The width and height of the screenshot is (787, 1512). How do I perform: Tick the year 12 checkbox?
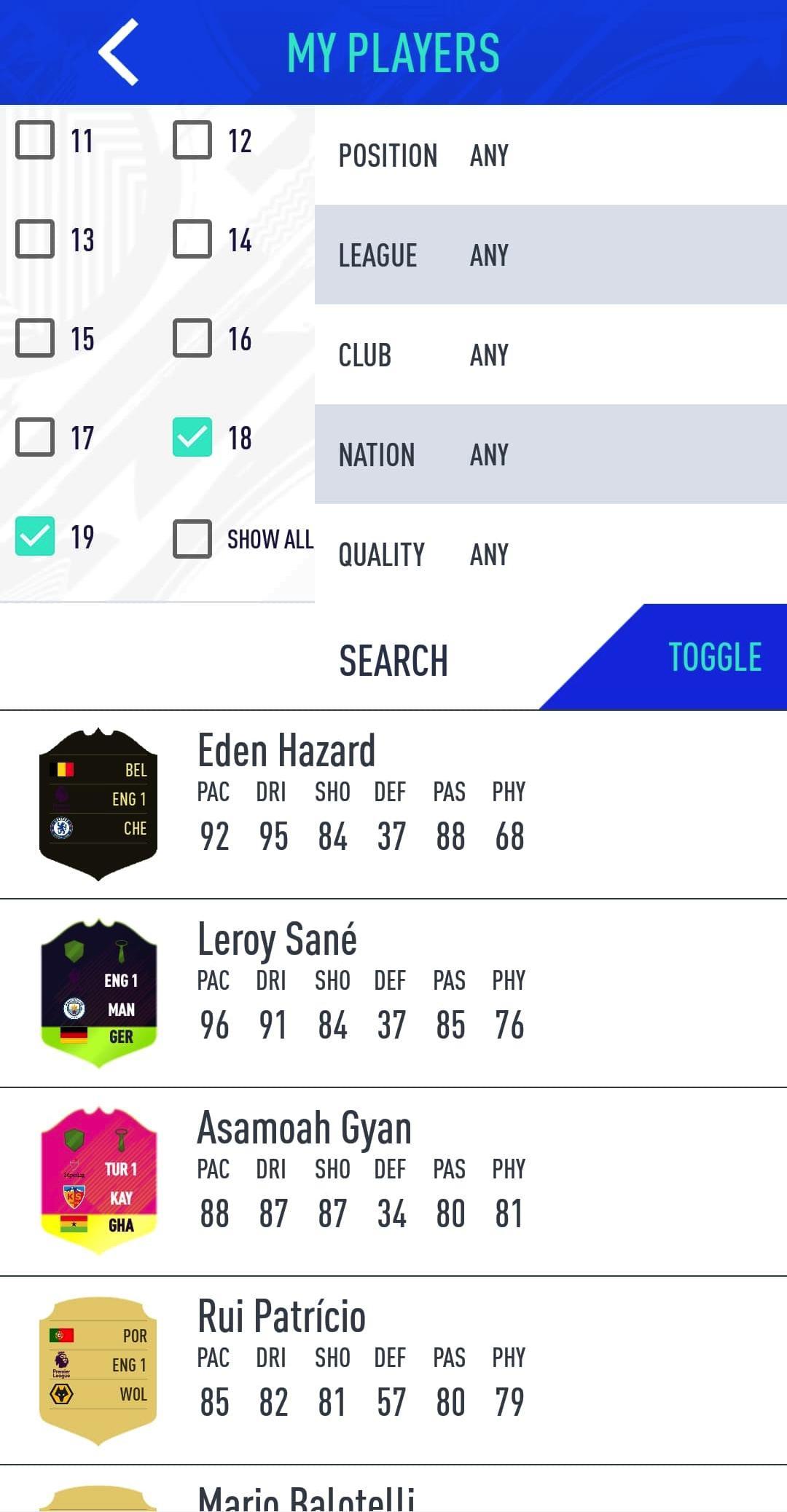pos(192,140)
